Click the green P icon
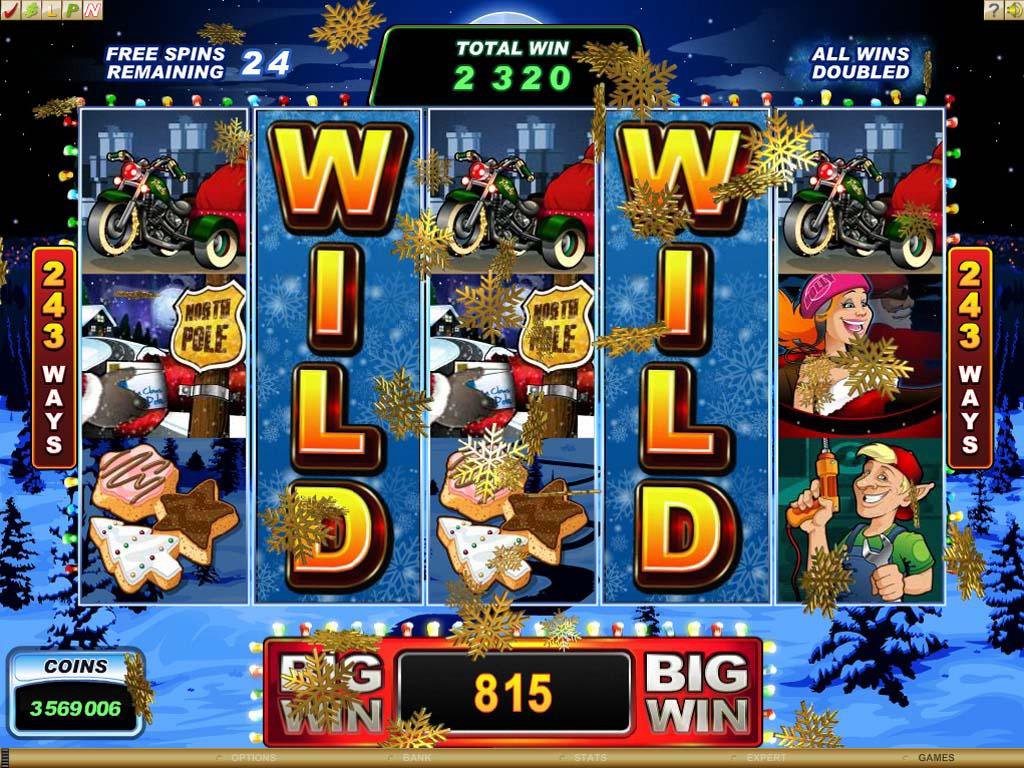 (x=72, y=10)
